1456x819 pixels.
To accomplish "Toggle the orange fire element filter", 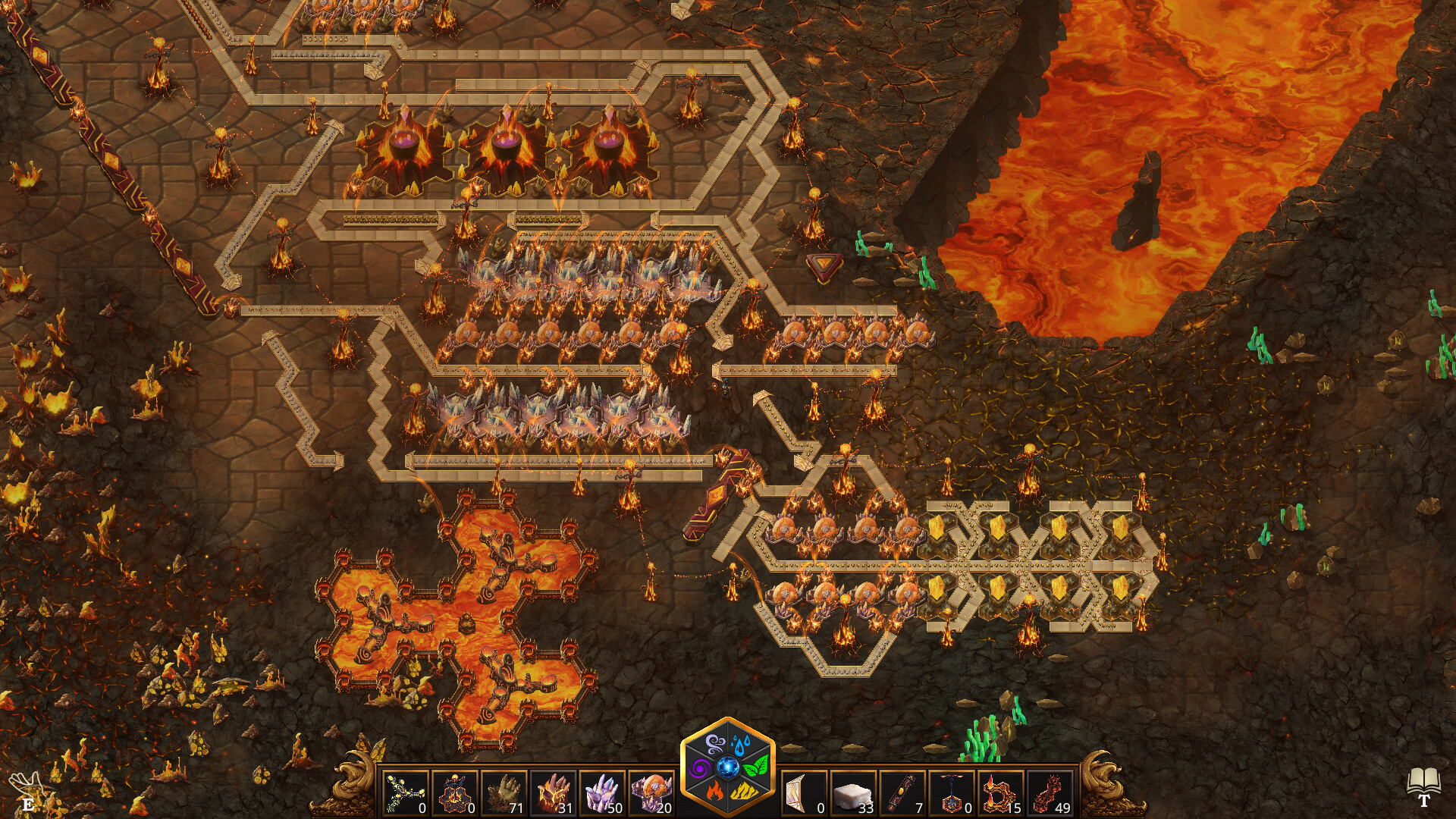I will tap(714, 791).
